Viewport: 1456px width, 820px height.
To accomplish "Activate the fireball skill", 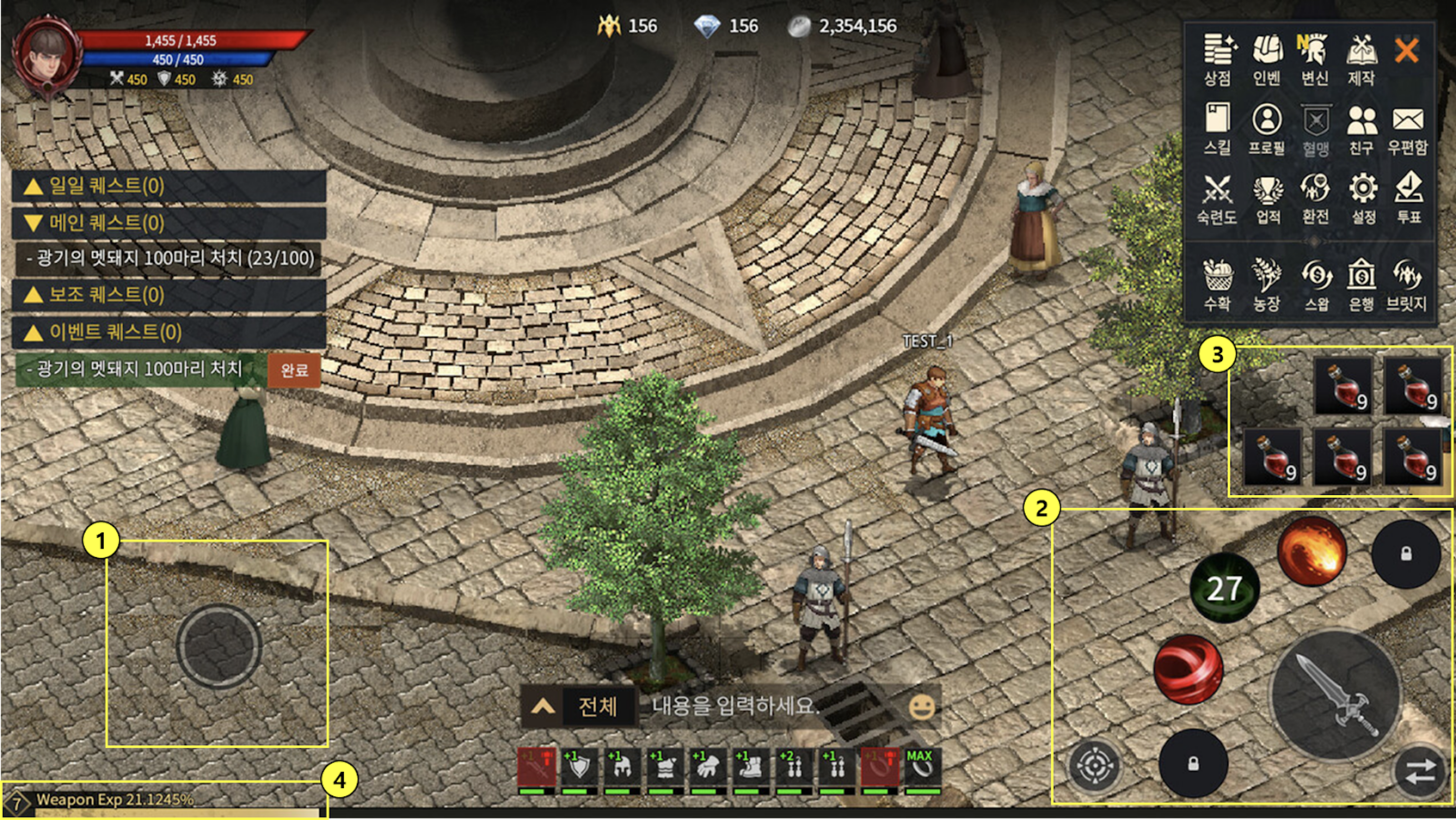I will click(x=1311, y=551).
